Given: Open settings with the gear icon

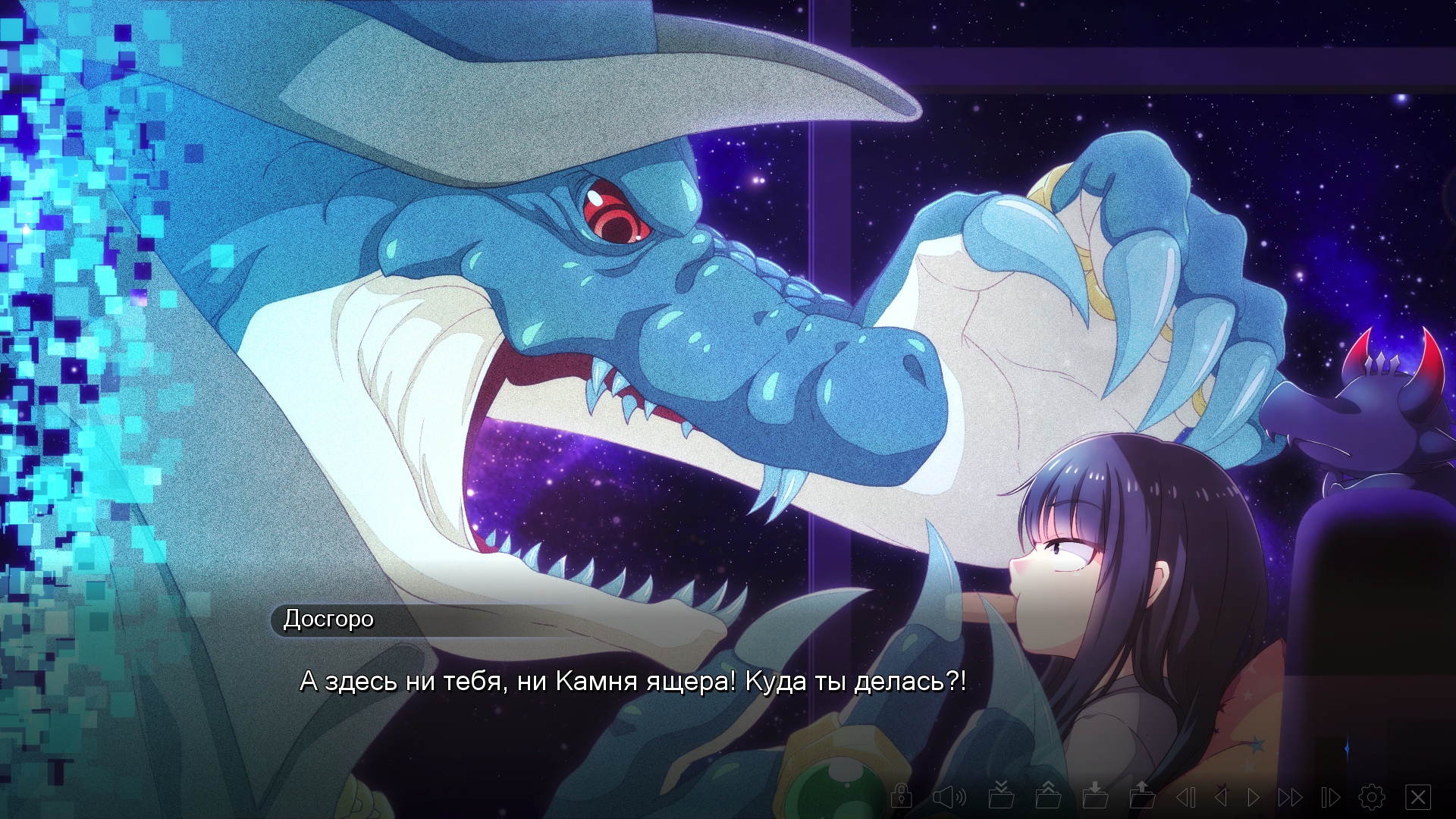Looking at the screenshot, I should [x=1372, y=797].
